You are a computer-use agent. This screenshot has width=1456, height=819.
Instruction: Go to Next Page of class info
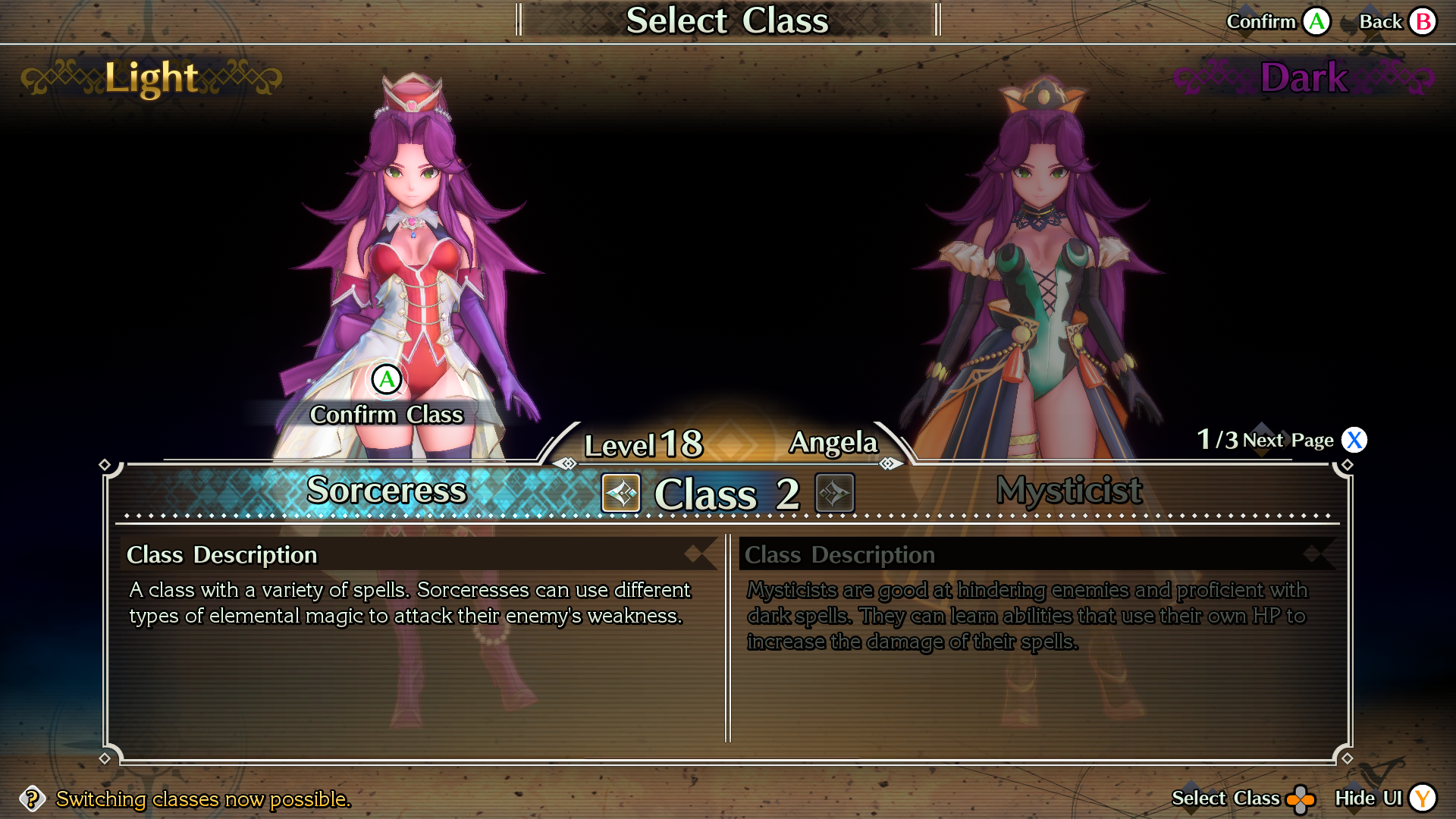click(1354, 440)
